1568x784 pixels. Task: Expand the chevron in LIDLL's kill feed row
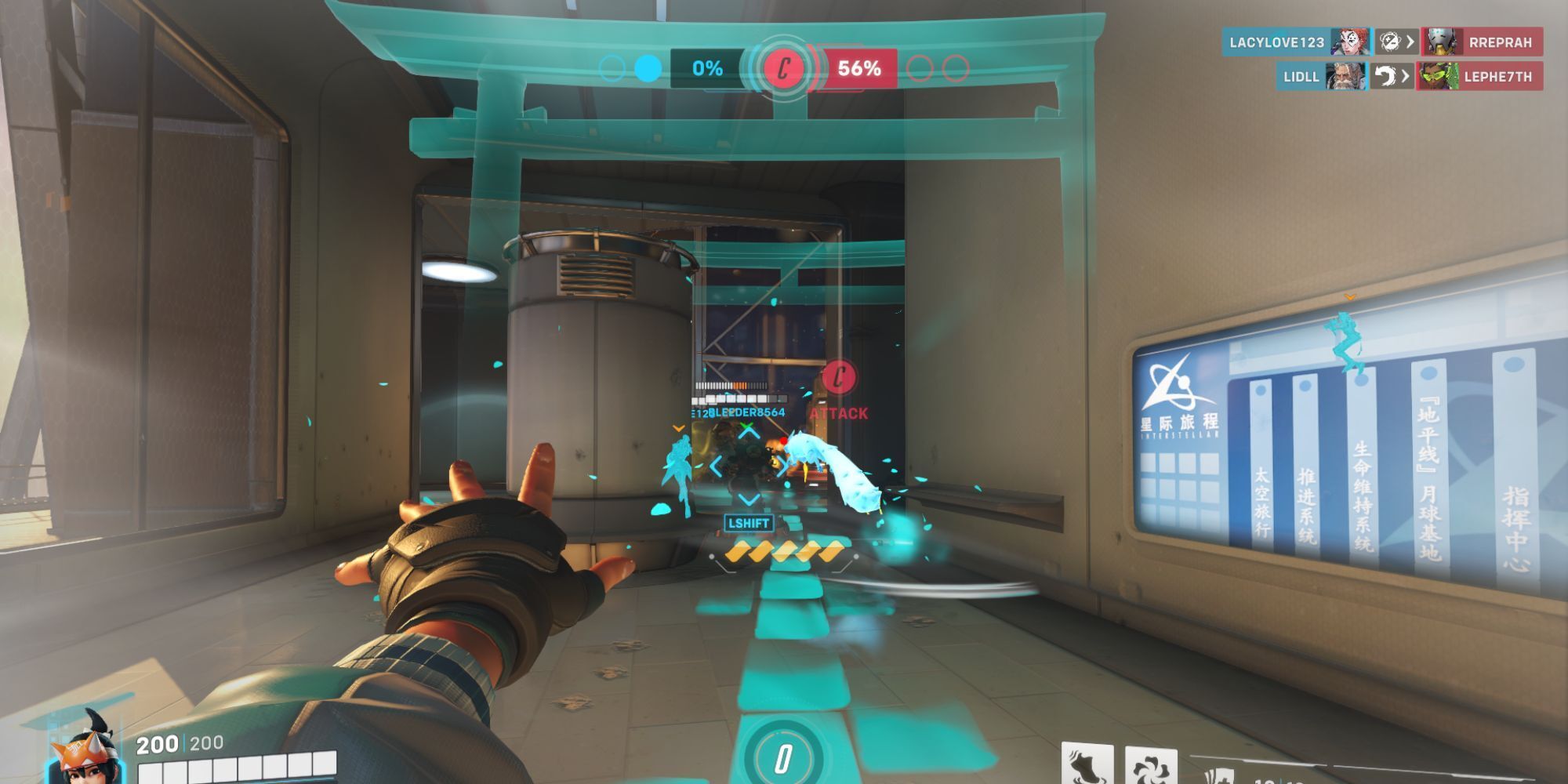(x=1405, y=75)
